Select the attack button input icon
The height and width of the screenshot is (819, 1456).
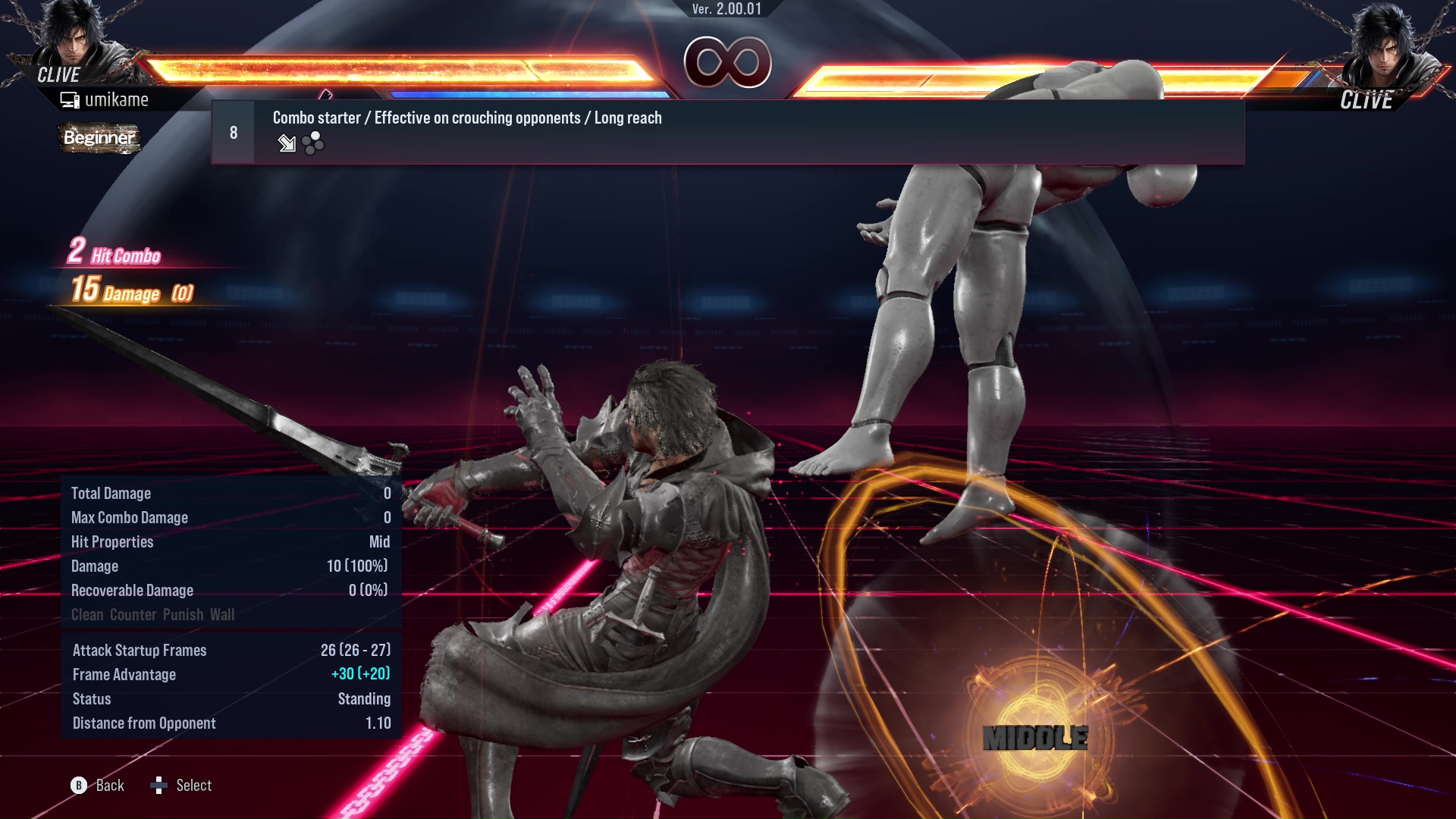tap(312, 143)
